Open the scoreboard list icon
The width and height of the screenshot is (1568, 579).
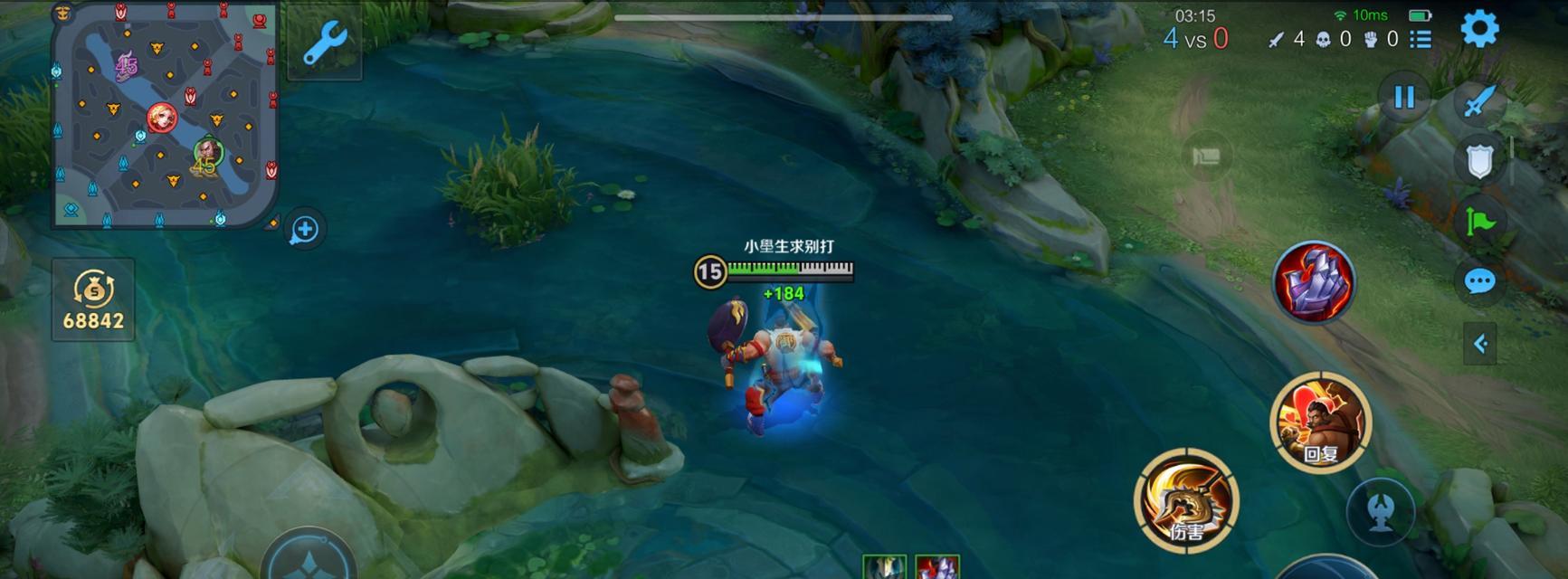[x=1421, y=39]
